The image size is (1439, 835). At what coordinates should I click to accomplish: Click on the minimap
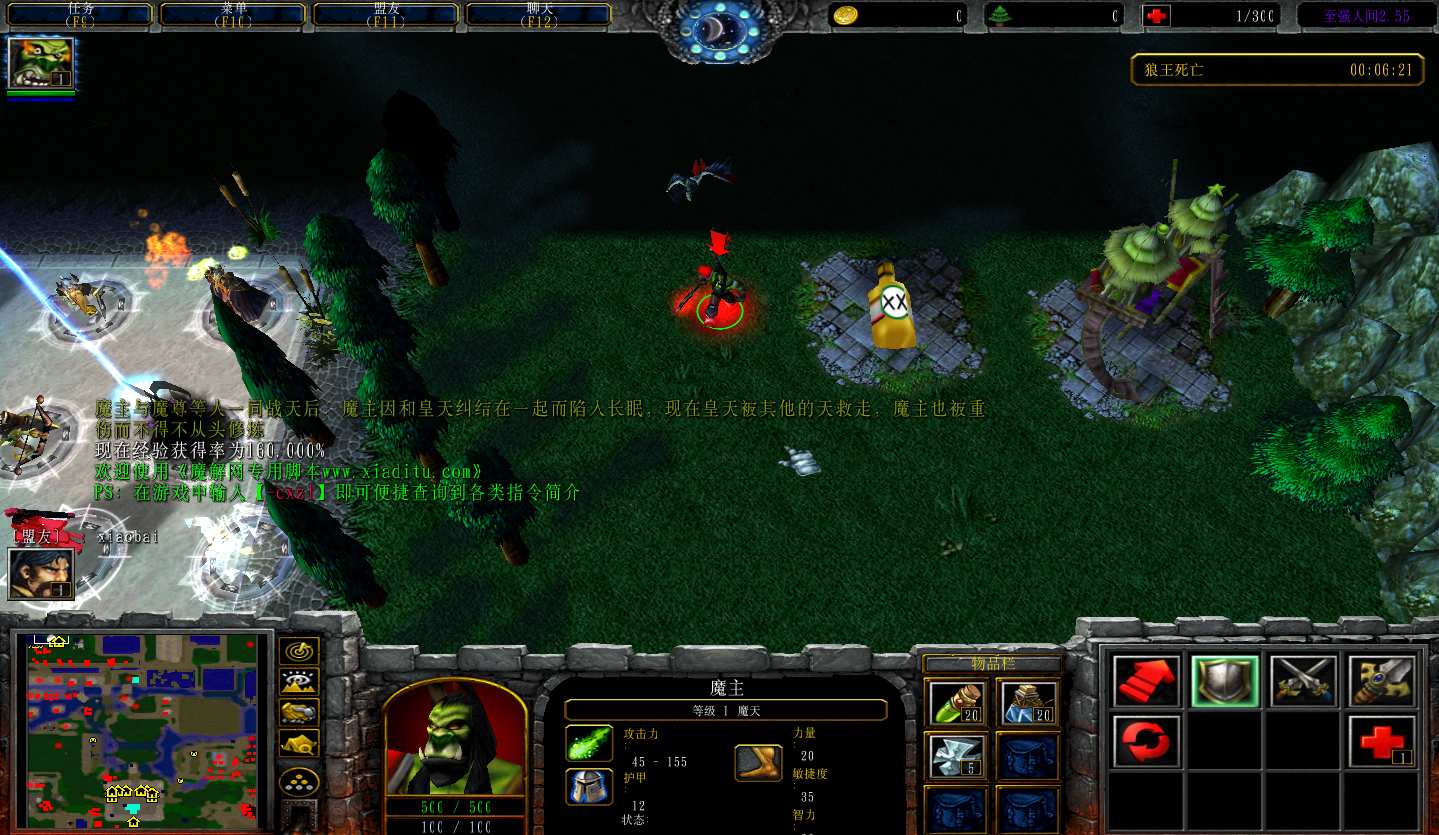[141, 731]
